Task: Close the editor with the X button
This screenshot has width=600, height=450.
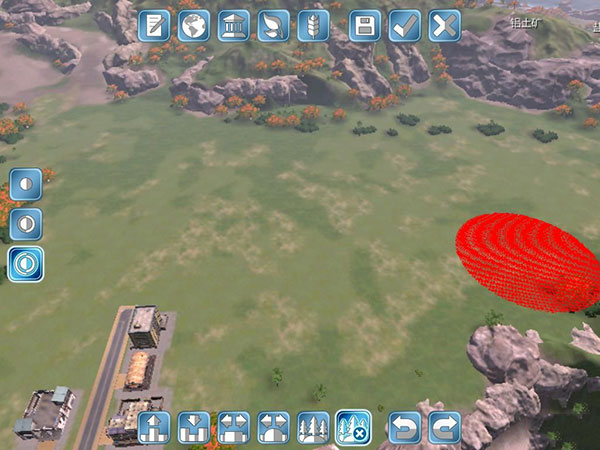Action: click(445, 26)
